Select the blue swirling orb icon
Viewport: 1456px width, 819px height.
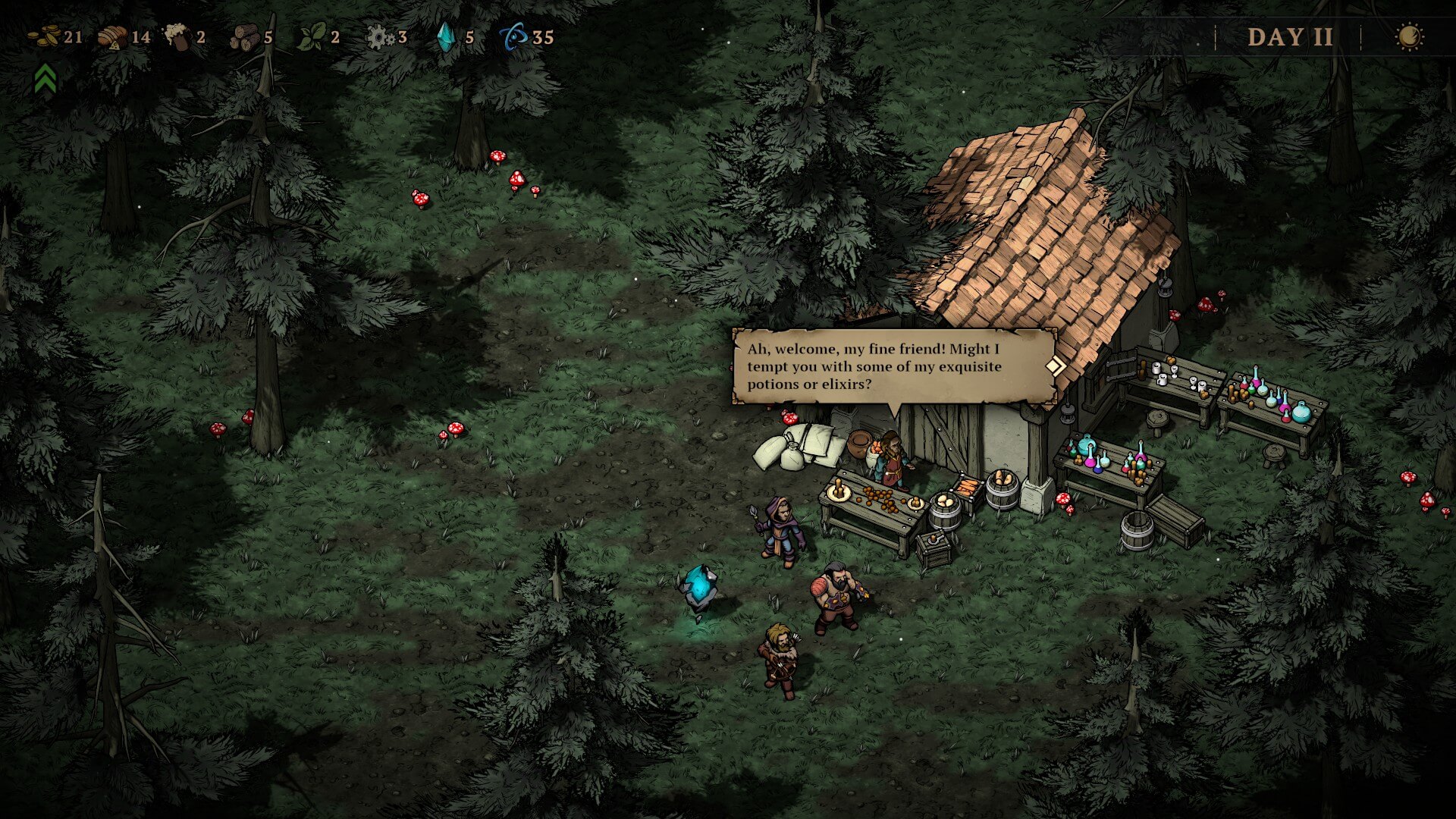pos(513,37)
